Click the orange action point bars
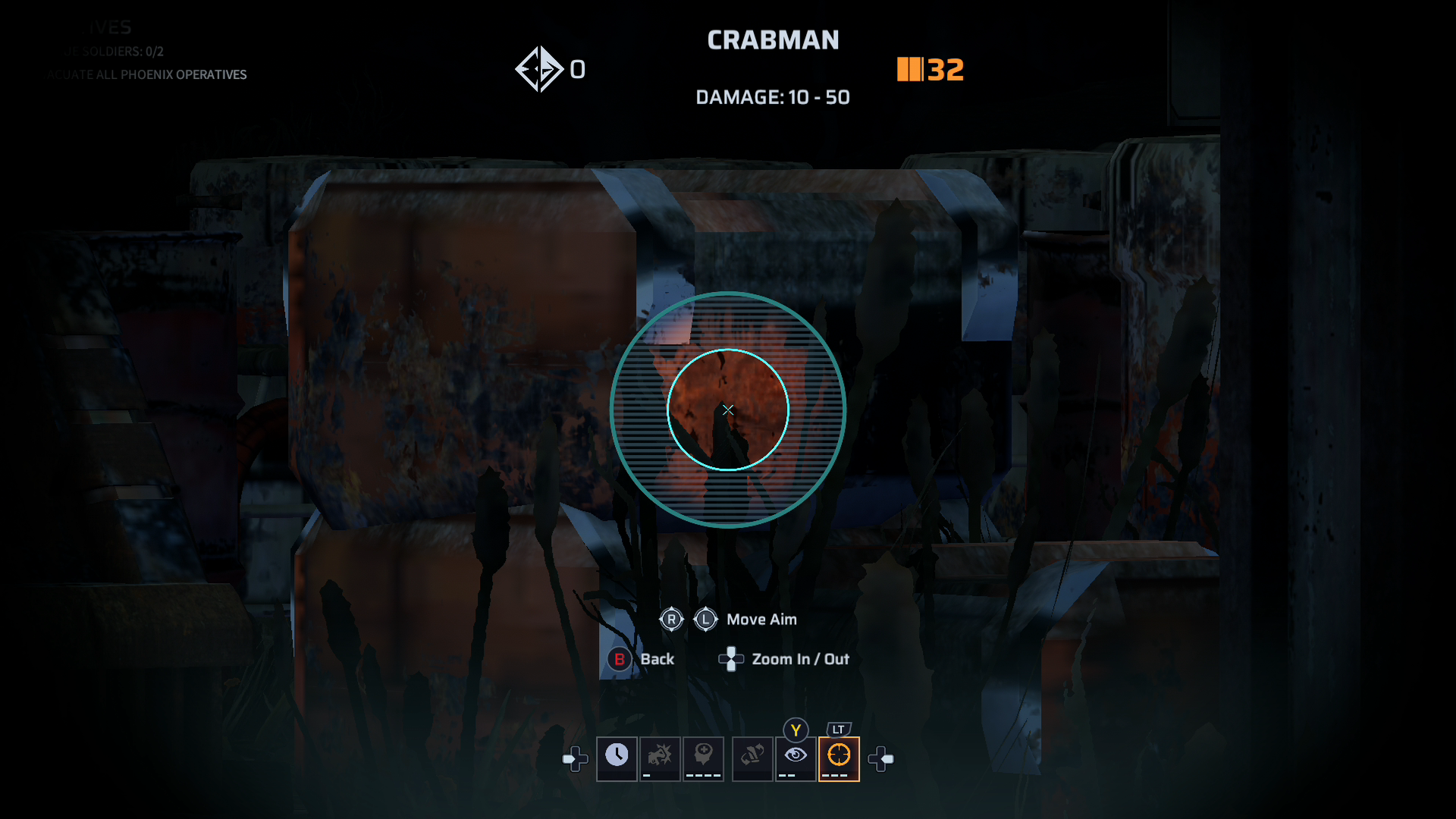The height and width of the screenshot is (819, 1456). 910,69
